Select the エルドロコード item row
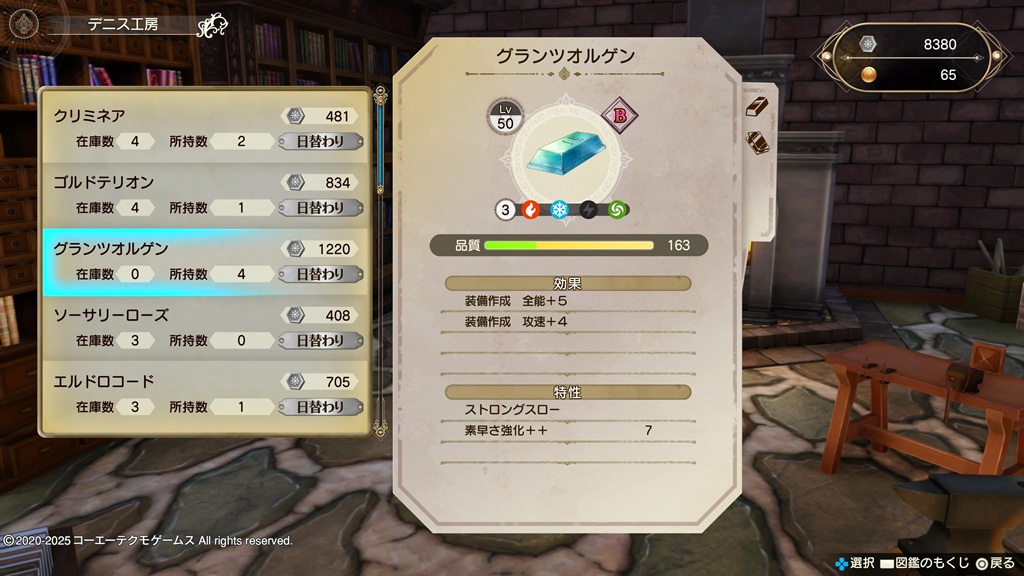This screenshot has height=576, width=1024. tap(205, 394)
